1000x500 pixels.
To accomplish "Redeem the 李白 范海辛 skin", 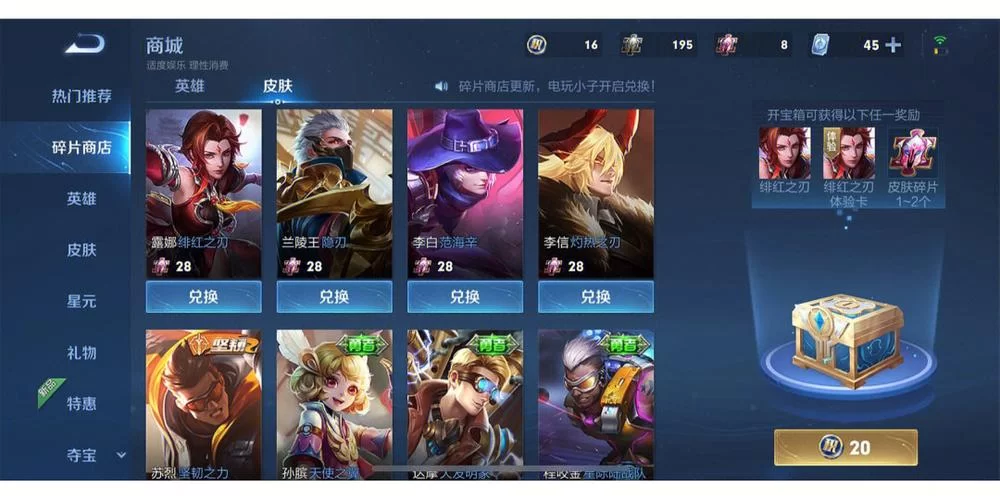I will [x=465, y=297].
